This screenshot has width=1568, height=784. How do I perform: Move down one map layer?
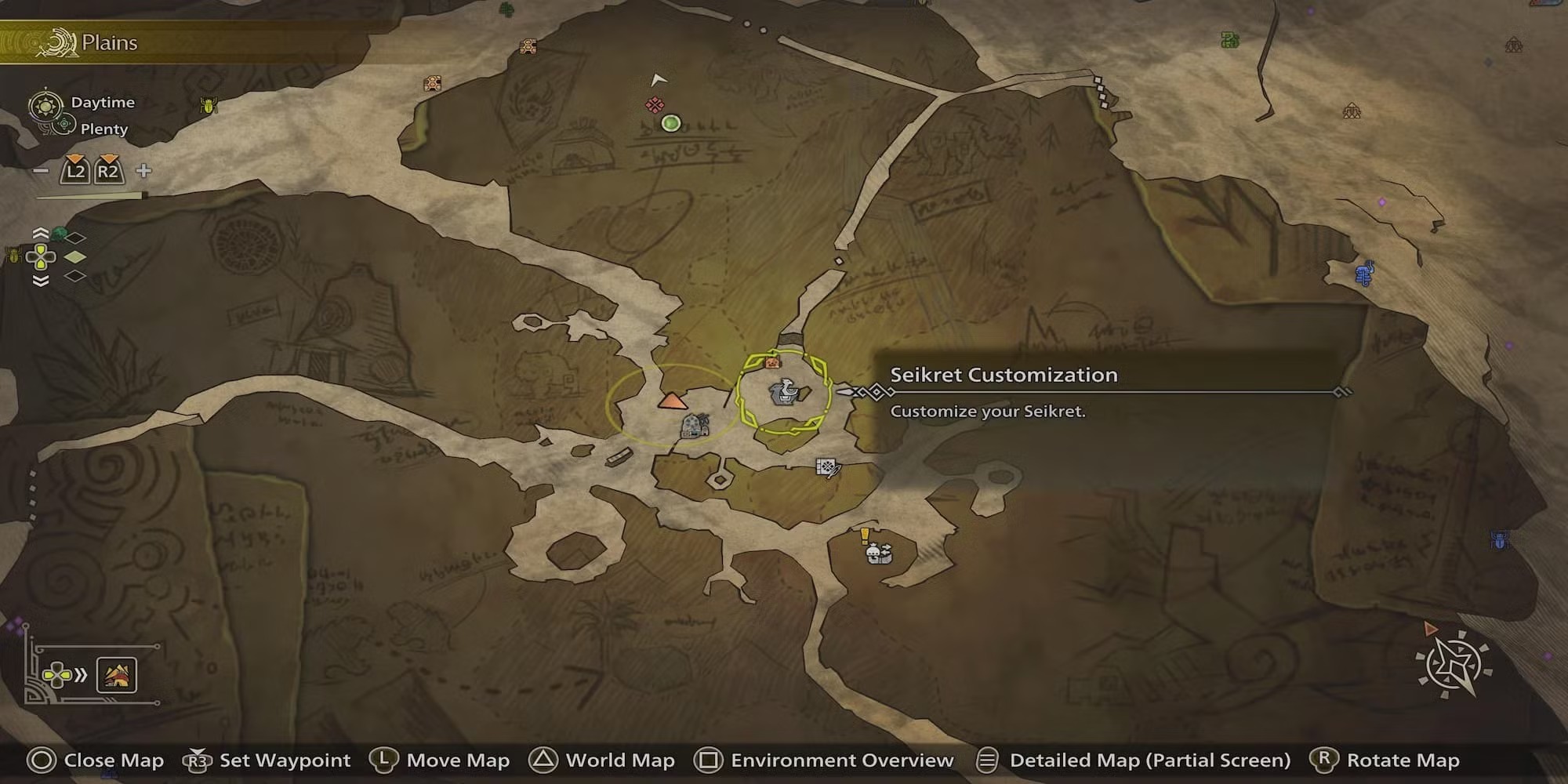[x=41, y=281]
